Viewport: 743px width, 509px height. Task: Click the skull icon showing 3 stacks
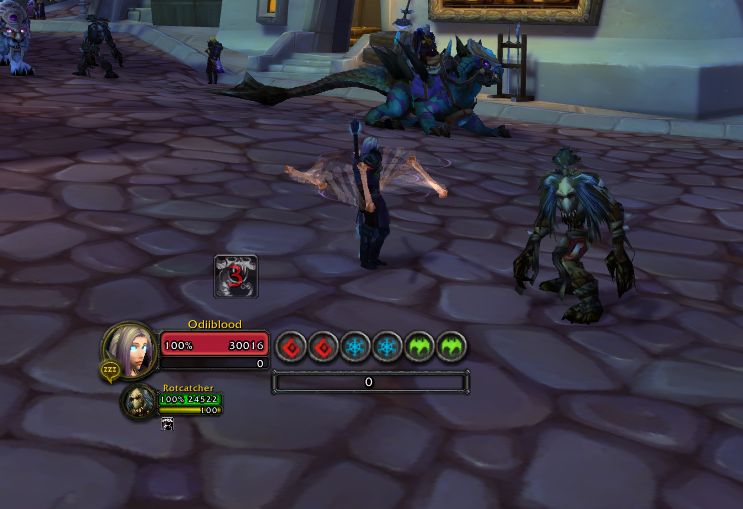(x=237, y=277)
